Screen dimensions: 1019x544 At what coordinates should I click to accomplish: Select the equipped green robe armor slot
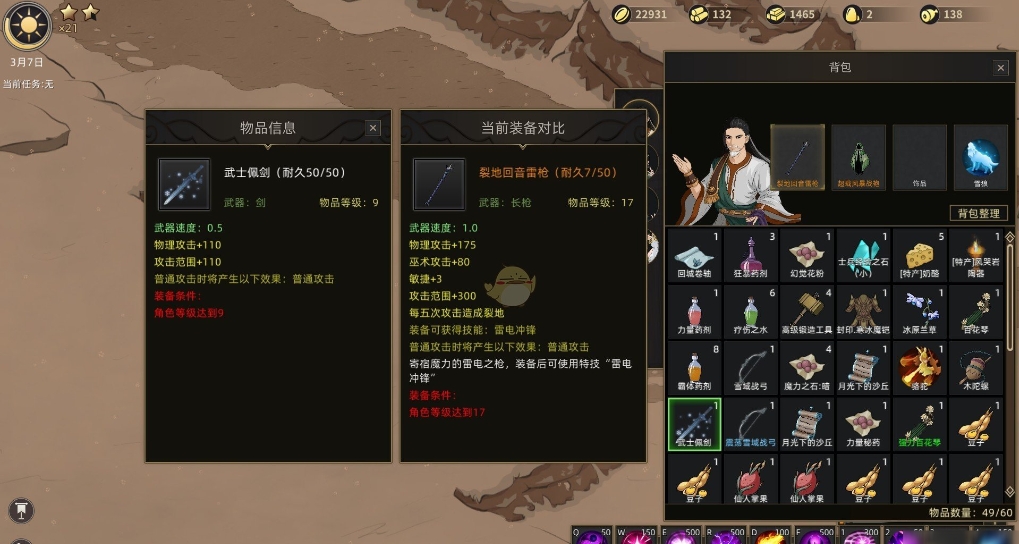pos(858,157)
